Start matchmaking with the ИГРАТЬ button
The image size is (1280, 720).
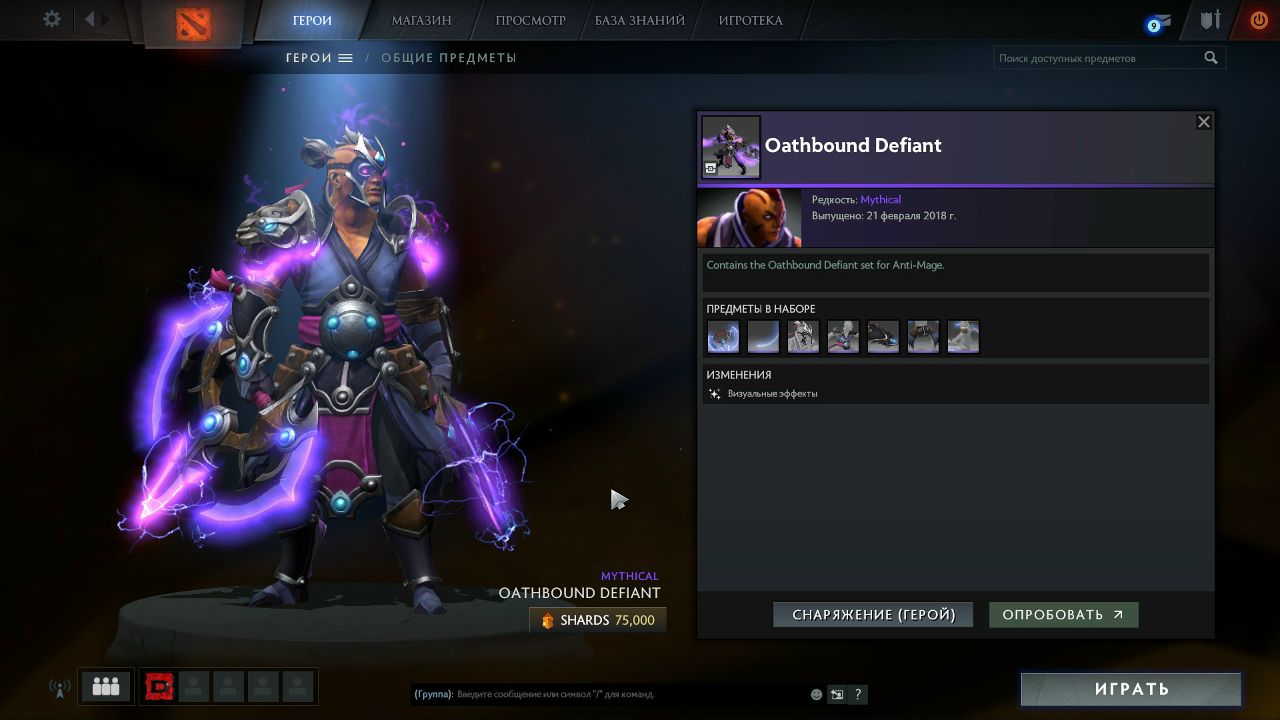coord(1131,689)
